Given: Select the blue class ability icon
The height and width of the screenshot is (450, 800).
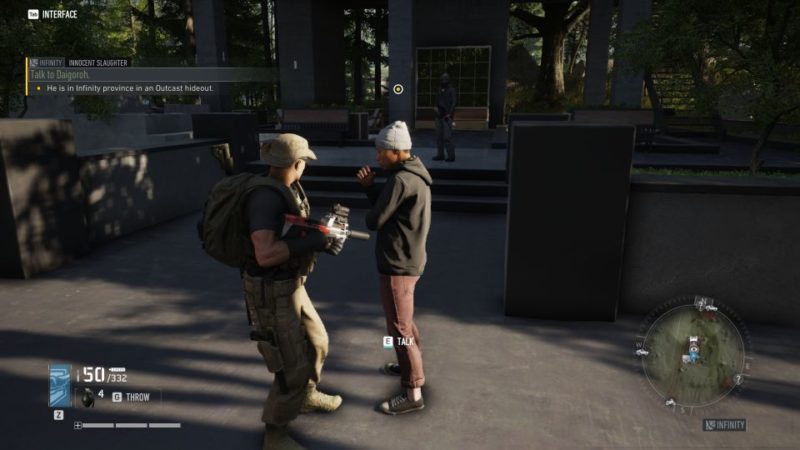Looking at the screenshot, I should tap(60, 385).
